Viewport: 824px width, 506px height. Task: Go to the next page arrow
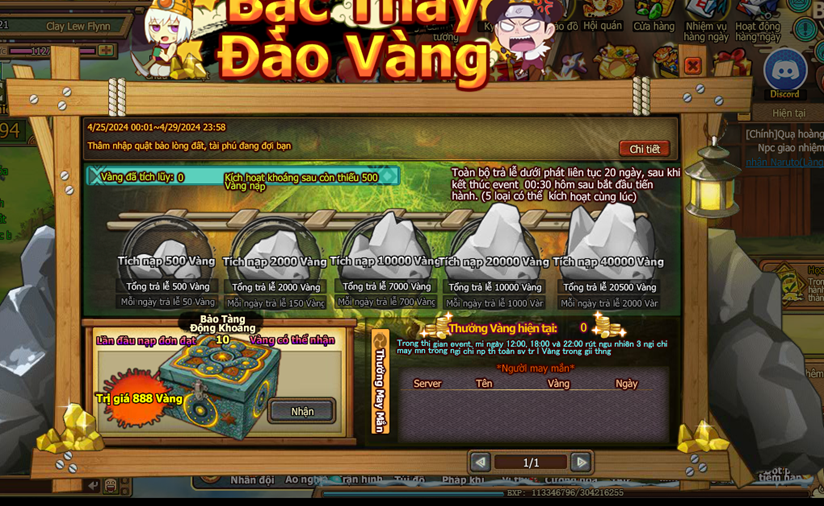pos(580,462)
